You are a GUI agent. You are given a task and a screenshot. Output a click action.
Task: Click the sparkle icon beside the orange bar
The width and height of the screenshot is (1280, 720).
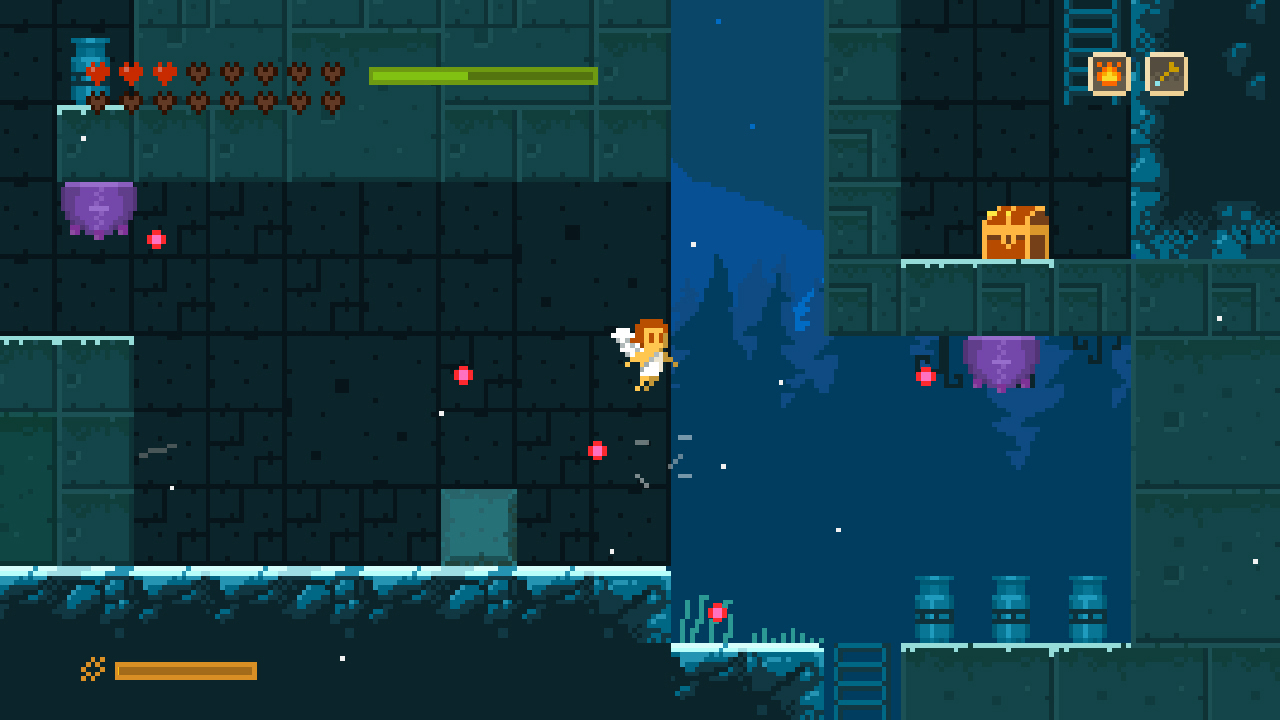91,670
